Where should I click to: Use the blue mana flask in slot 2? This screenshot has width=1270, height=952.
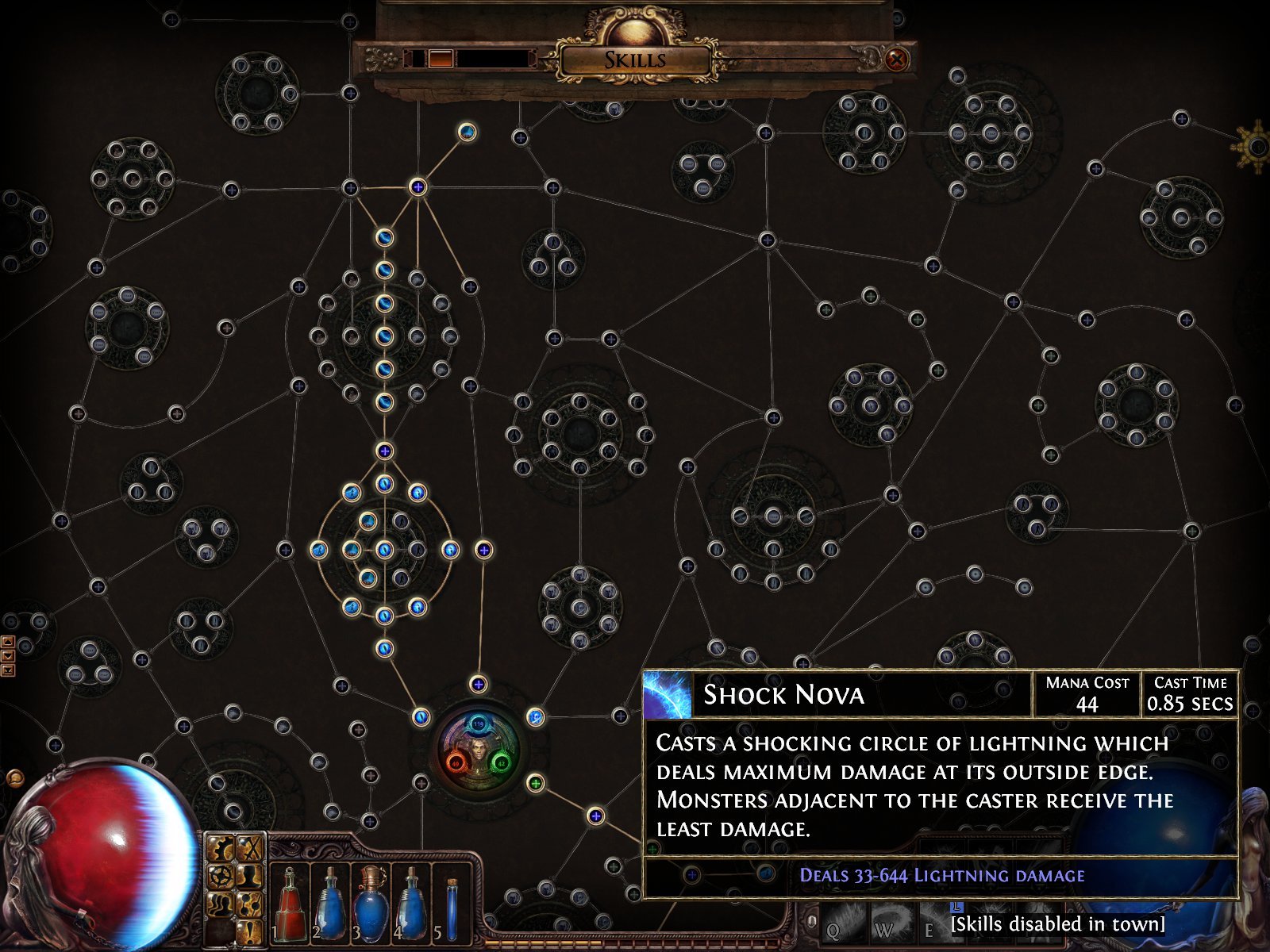point(330,906)
